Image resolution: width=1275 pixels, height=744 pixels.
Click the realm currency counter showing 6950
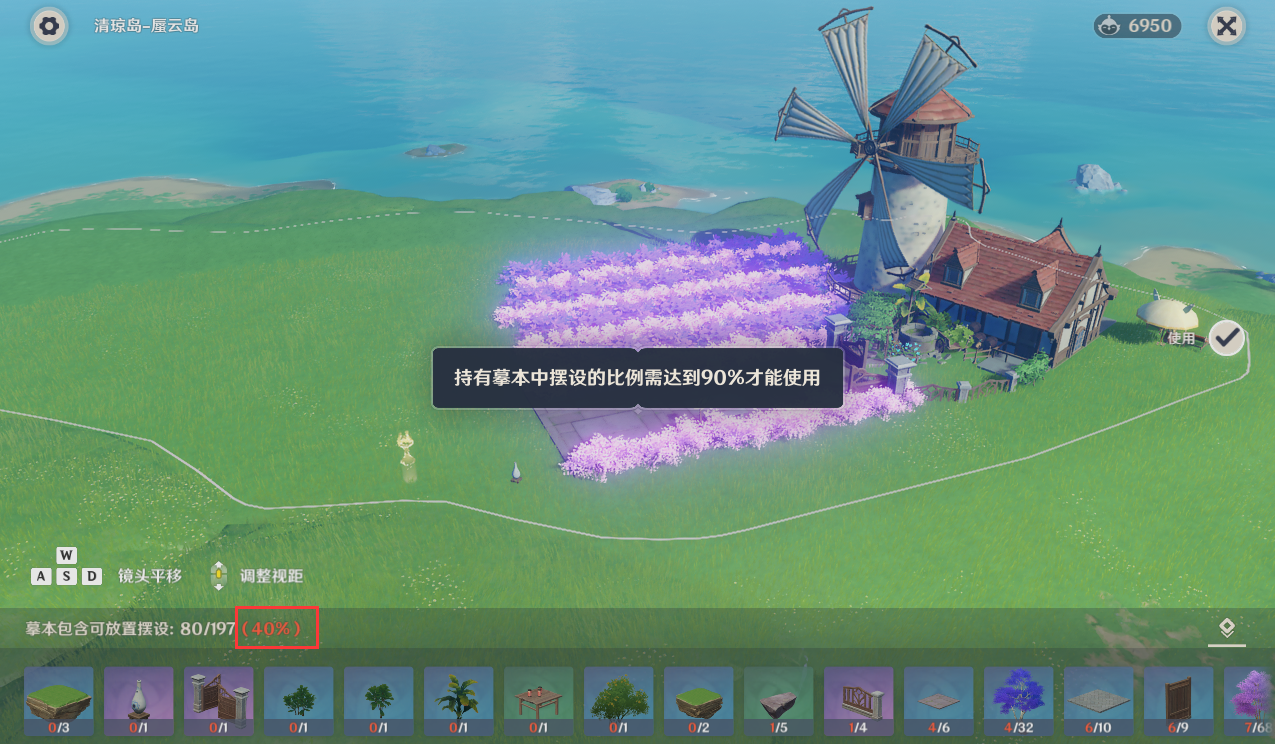click(1137, 26)
